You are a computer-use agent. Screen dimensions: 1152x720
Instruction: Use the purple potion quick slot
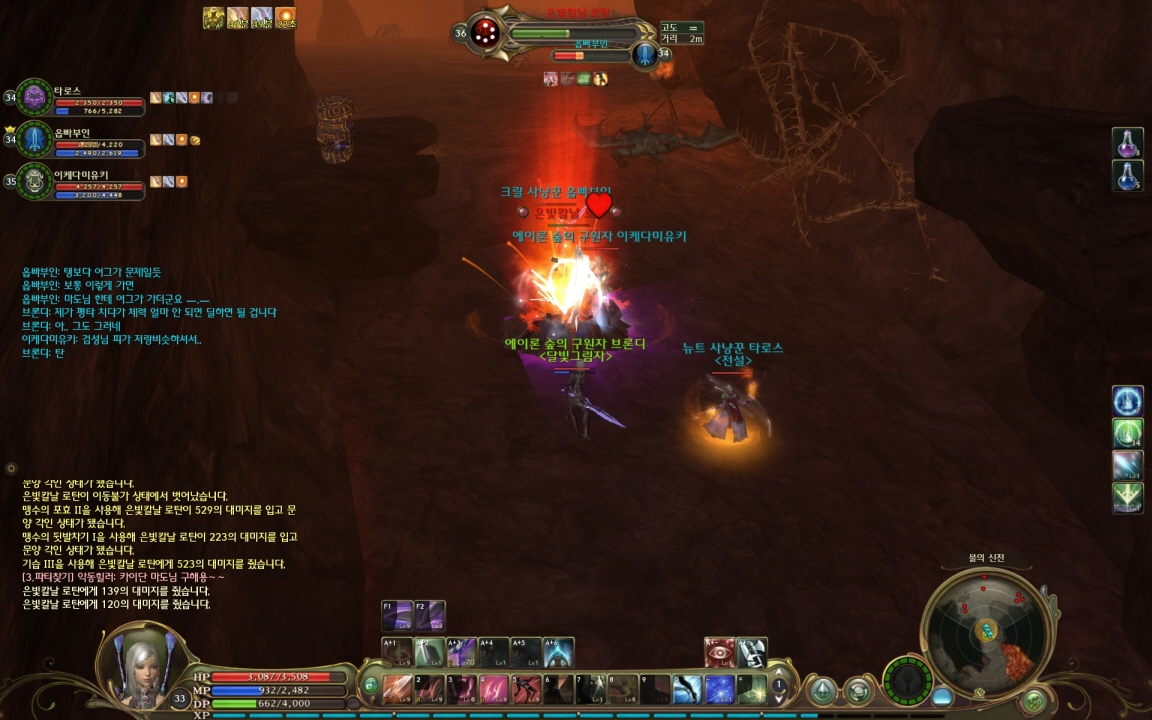point(1128,143)
